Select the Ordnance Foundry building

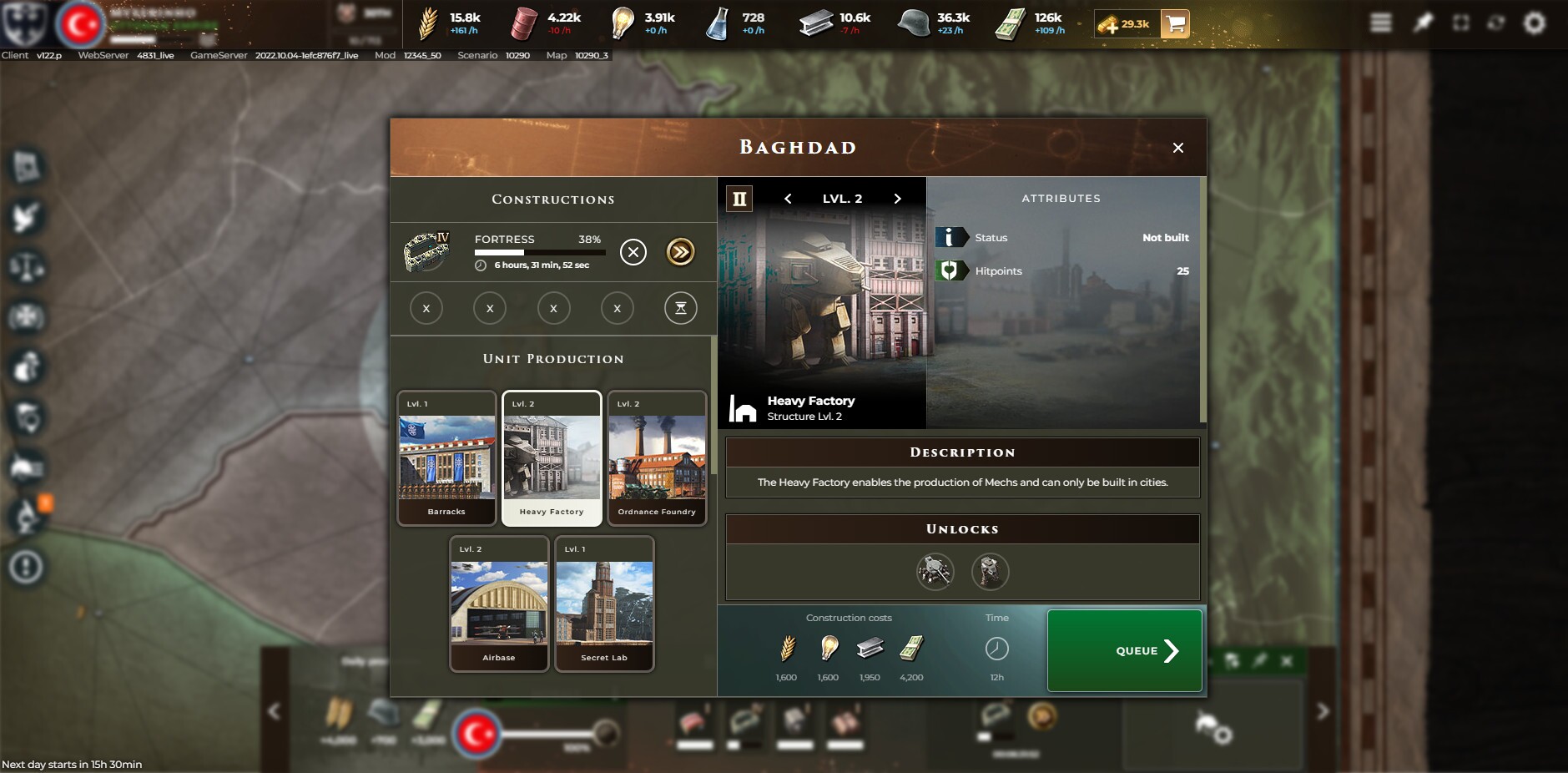tap(656, 457)
